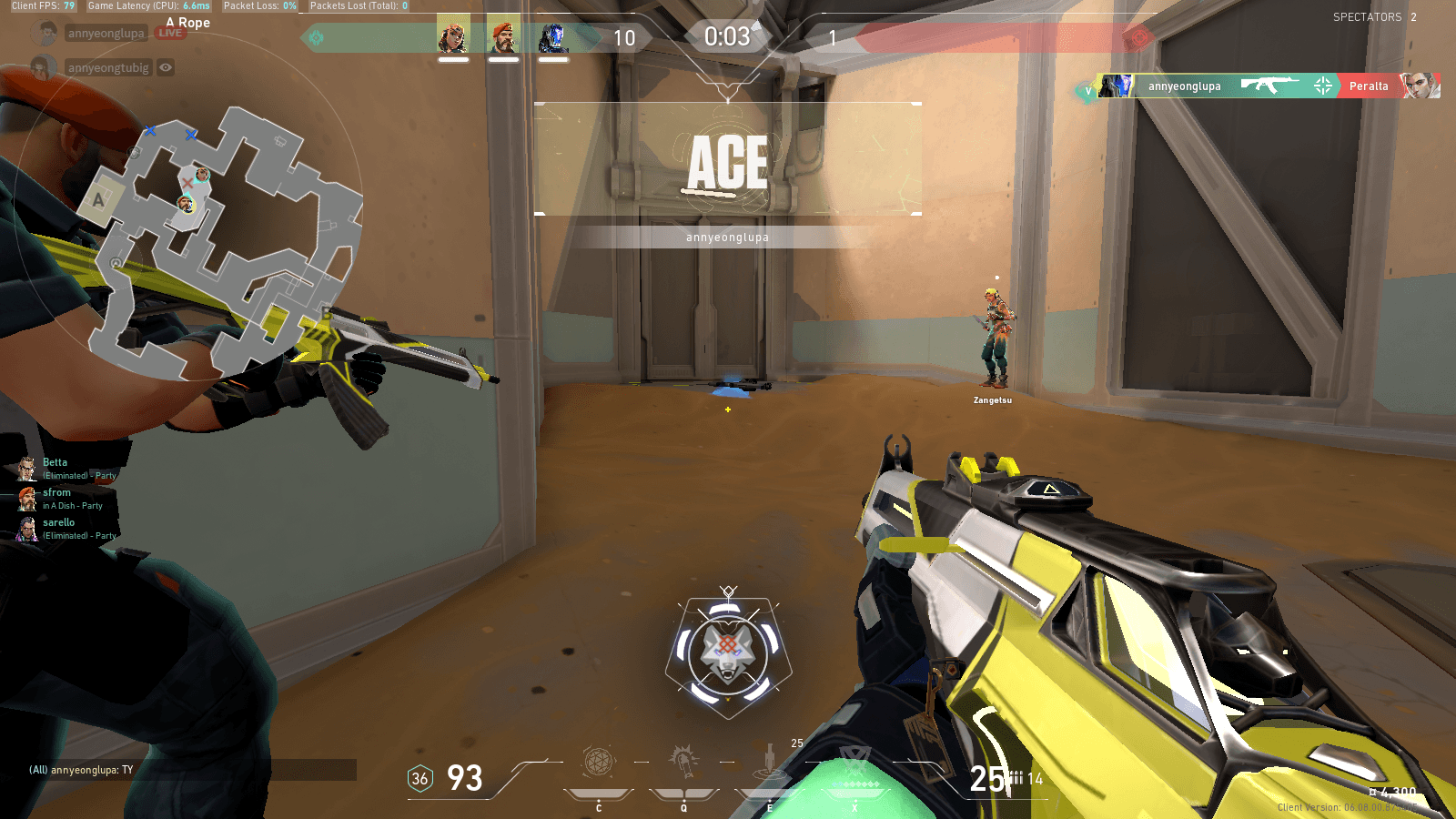This screenshot has height=819, width=1456.
Task: Click the eye icon beside annyeongtubig
Action: point(166,67)
